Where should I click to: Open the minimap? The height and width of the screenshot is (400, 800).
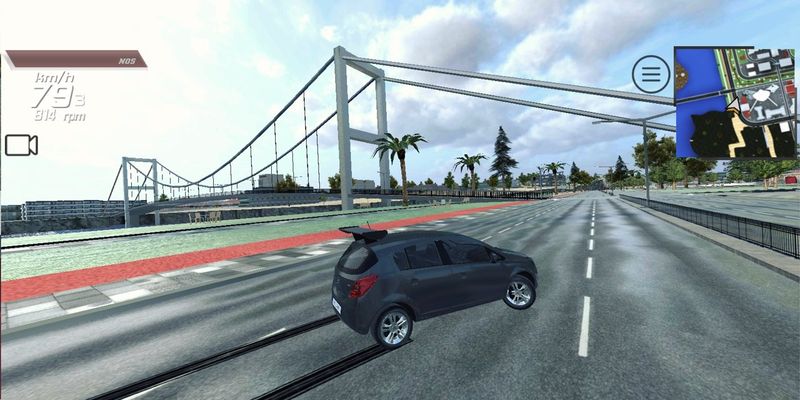(735, 102)
